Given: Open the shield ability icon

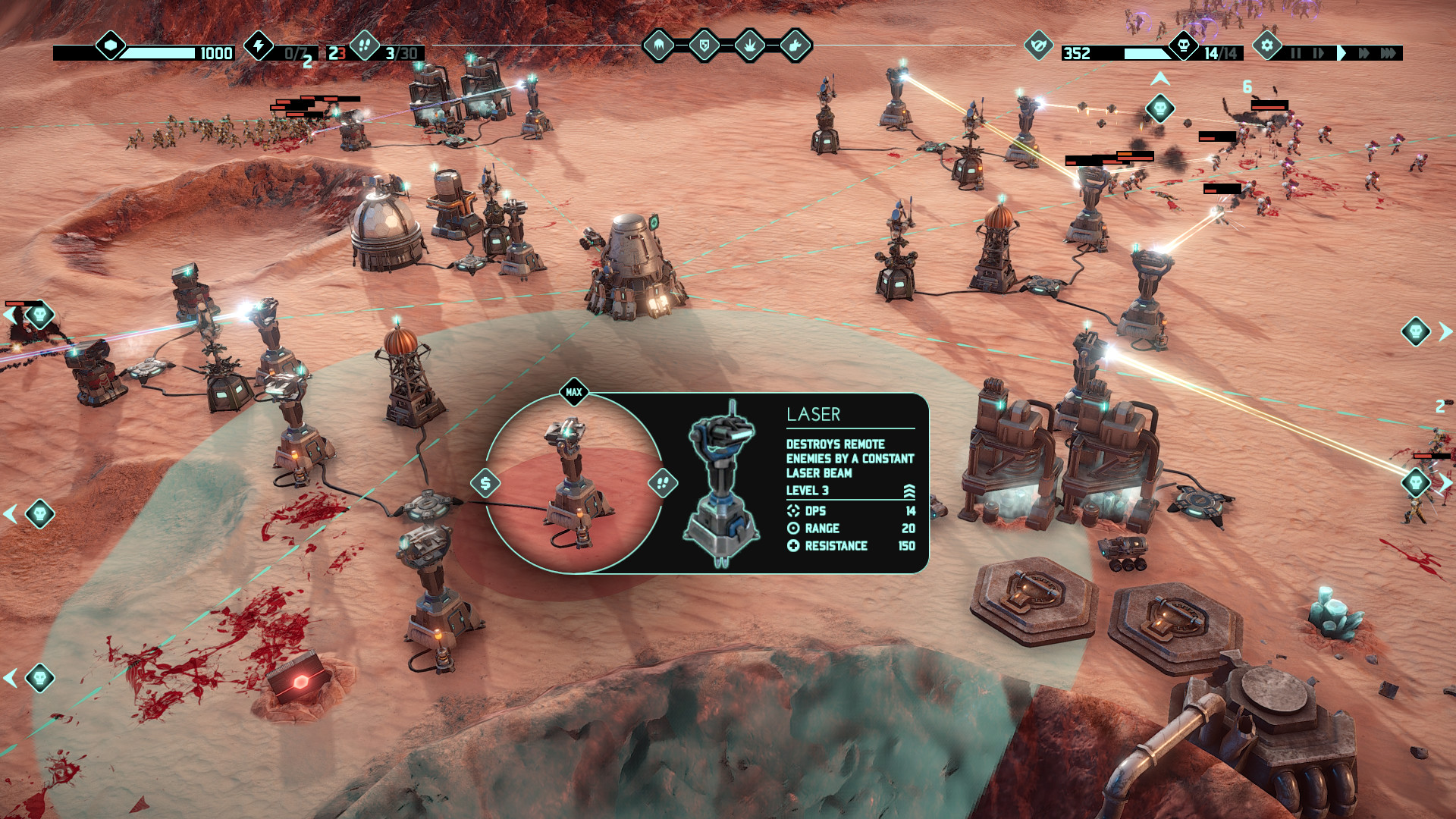Looking at the screenshot, I should pyautogui.click(x=704, y=45).
